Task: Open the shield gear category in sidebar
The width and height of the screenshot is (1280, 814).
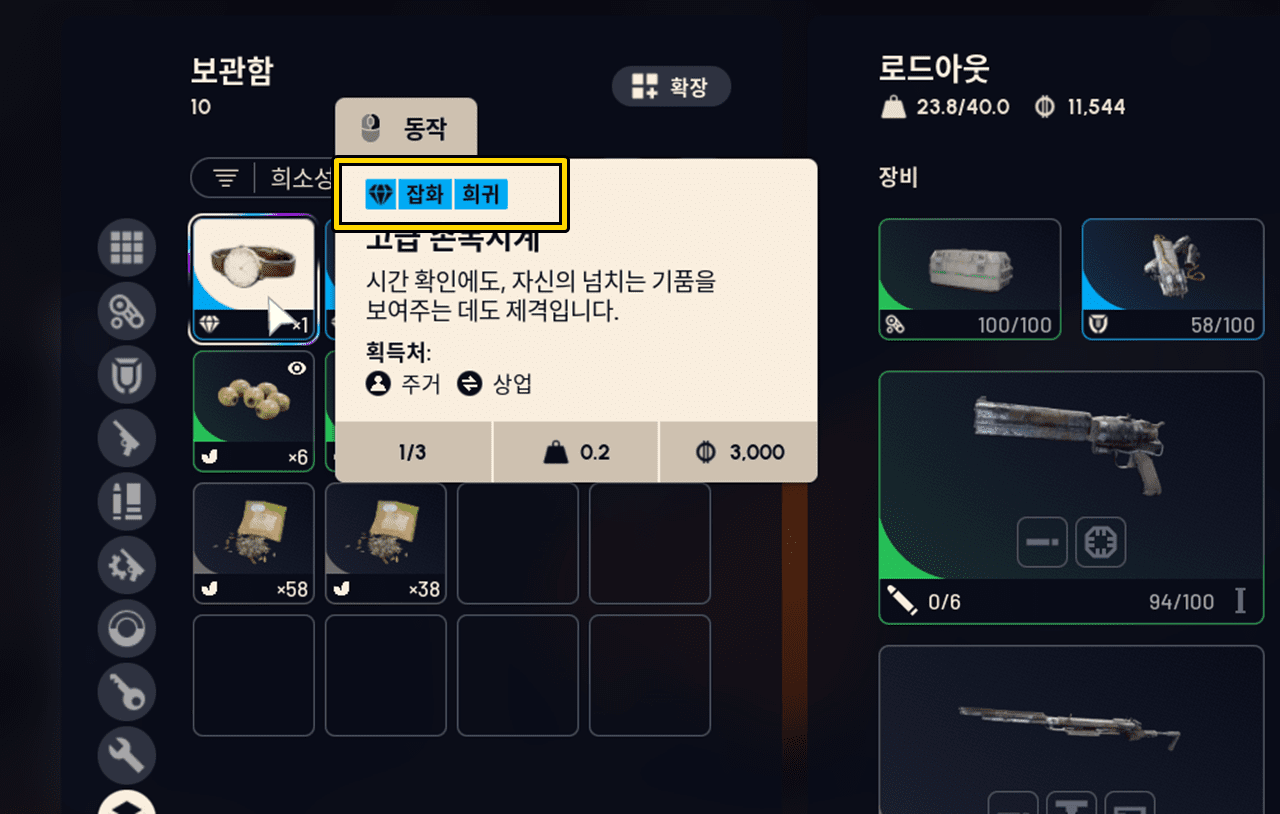Action: (x=127, y=374)
